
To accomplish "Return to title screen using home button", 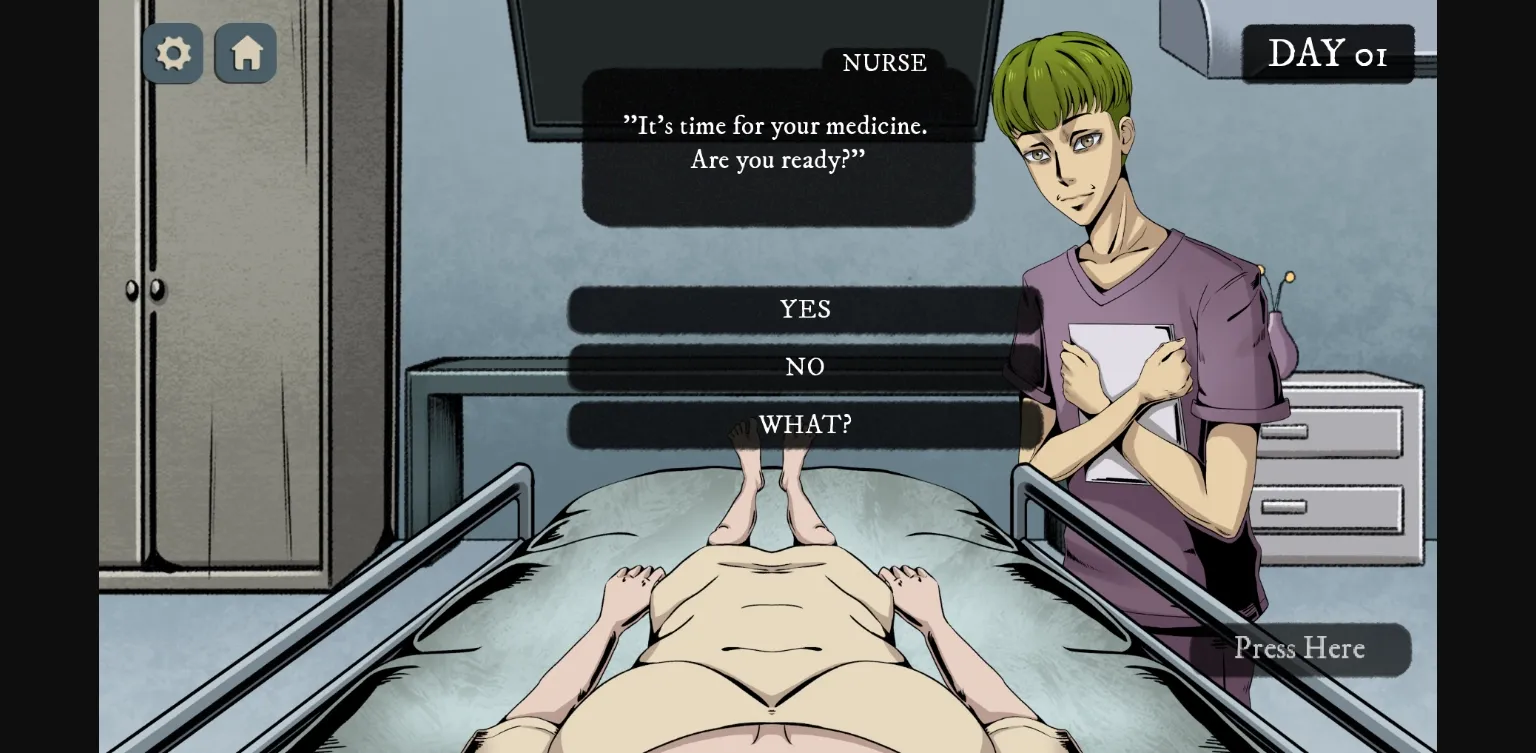I will tap(245, 53).
